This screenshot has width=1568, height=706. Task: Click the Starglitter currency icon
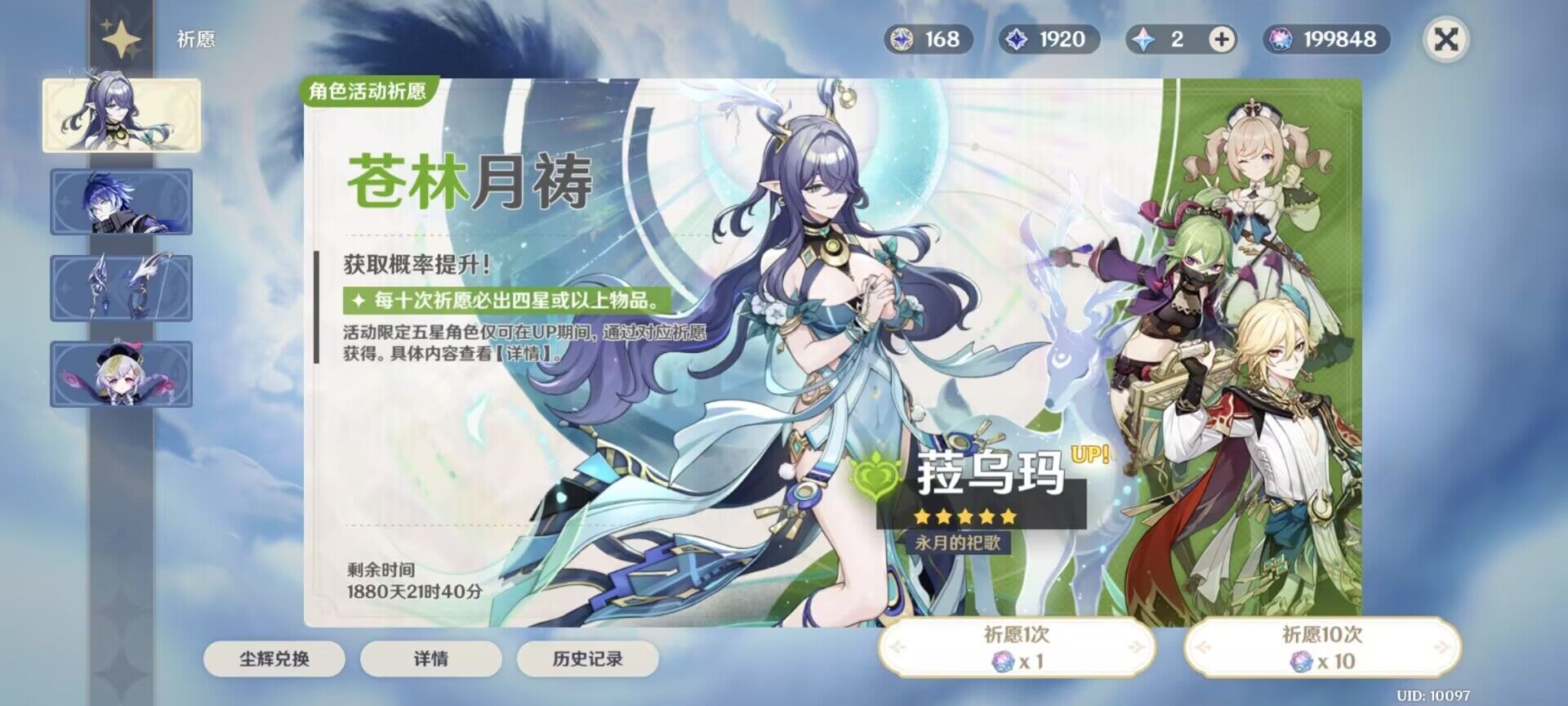tap(902, 38)
